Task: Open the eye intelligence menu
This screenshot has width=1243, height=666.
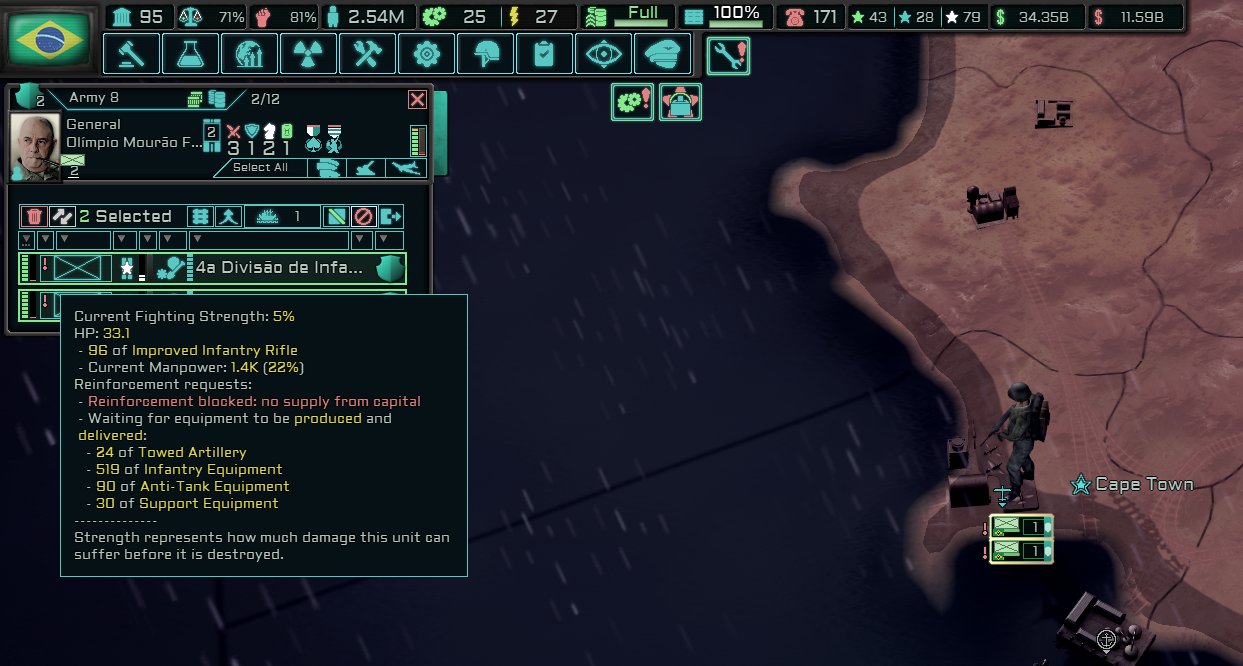Action: (x=603, y=54)
